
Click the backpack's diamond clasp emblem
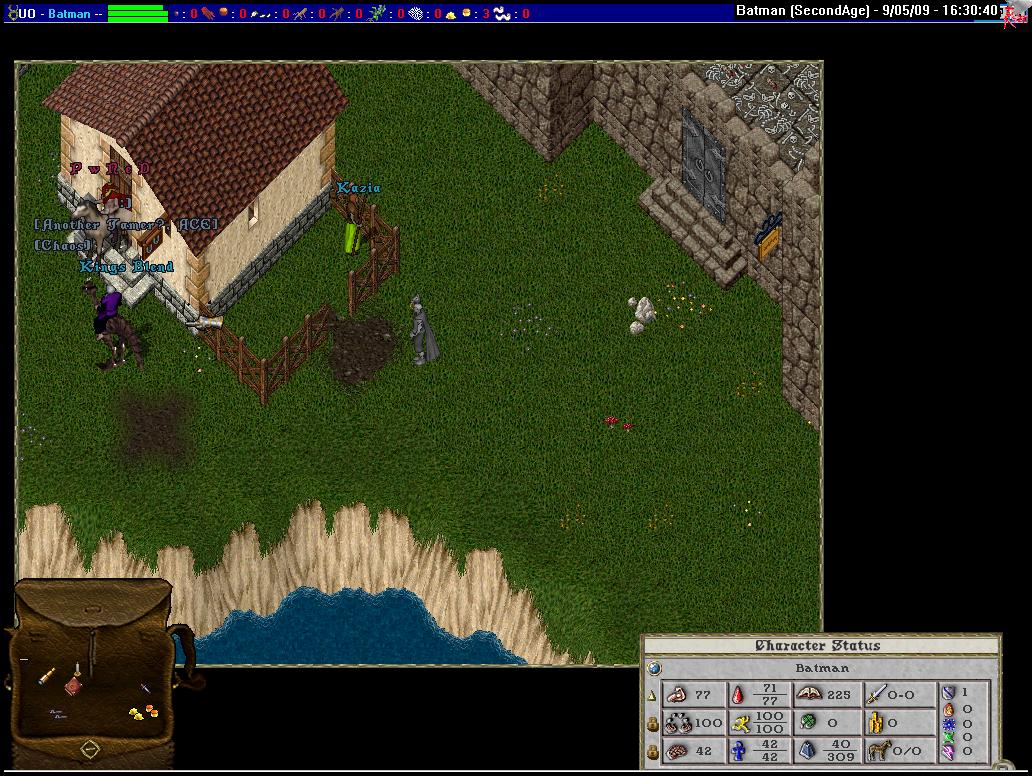coord(89,748)
